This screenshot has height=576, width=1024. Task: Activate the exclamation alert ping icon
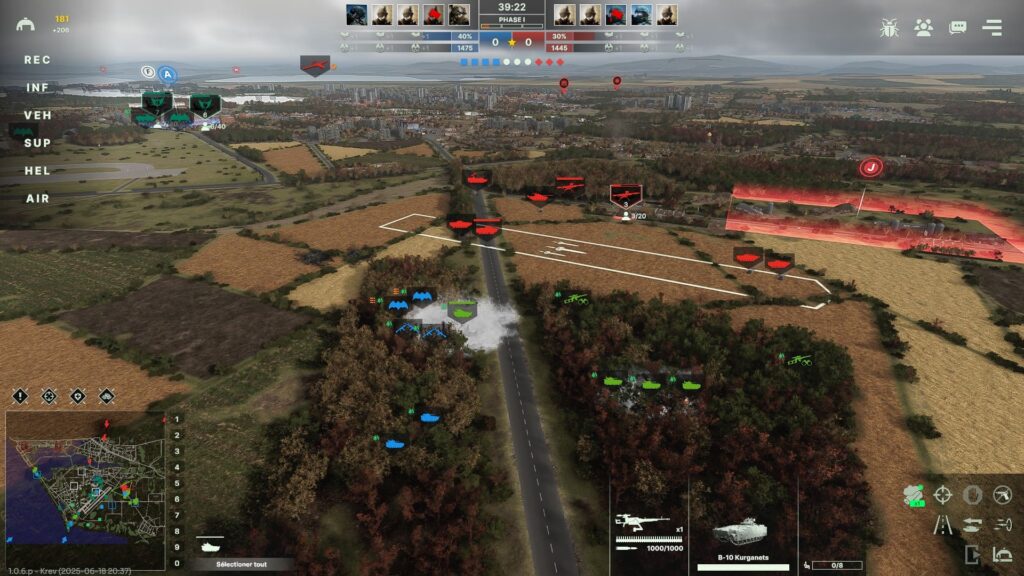[21, 396]
